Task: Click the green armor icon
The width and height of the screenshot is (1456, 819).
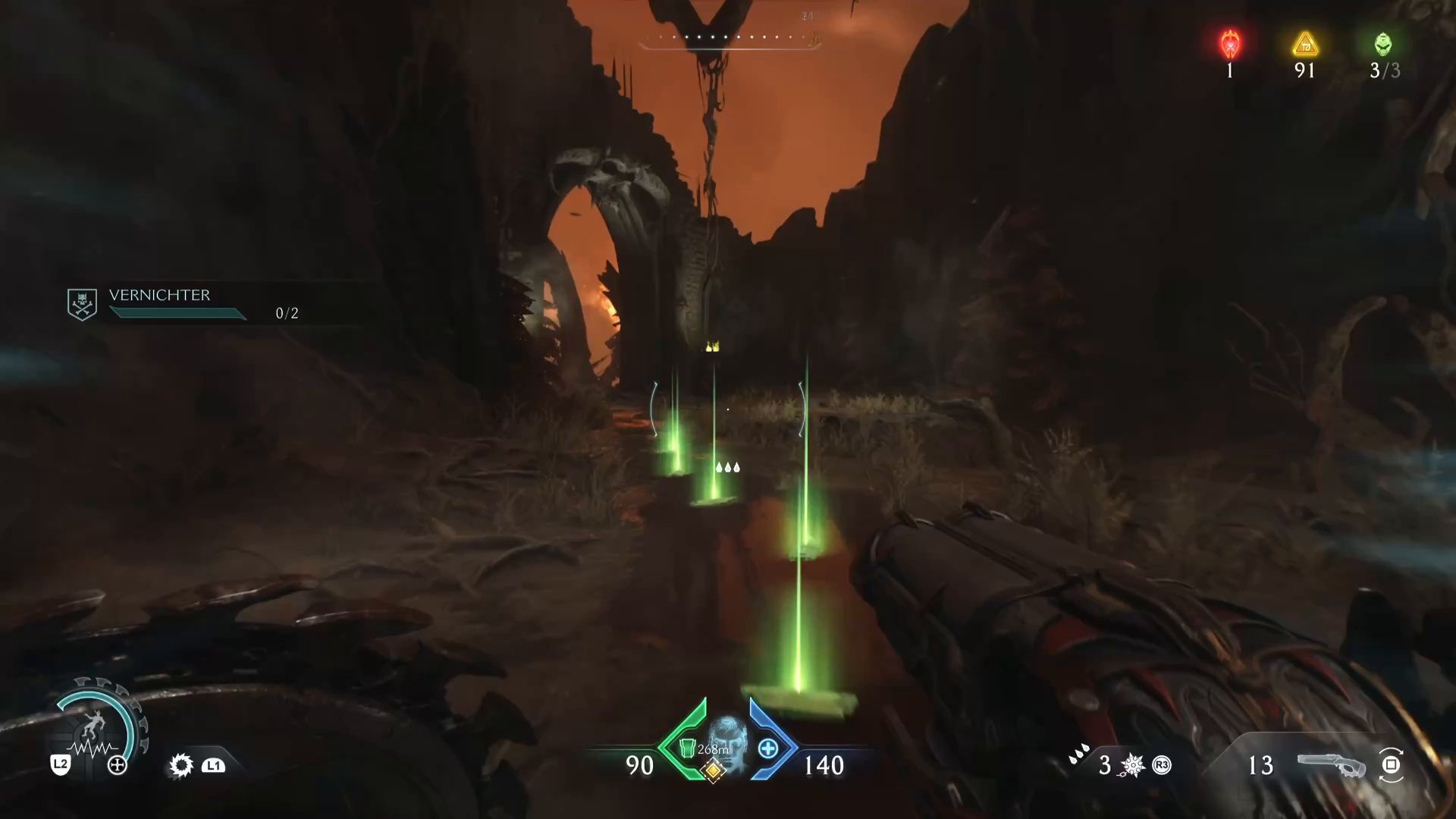Action: point(687,748)
